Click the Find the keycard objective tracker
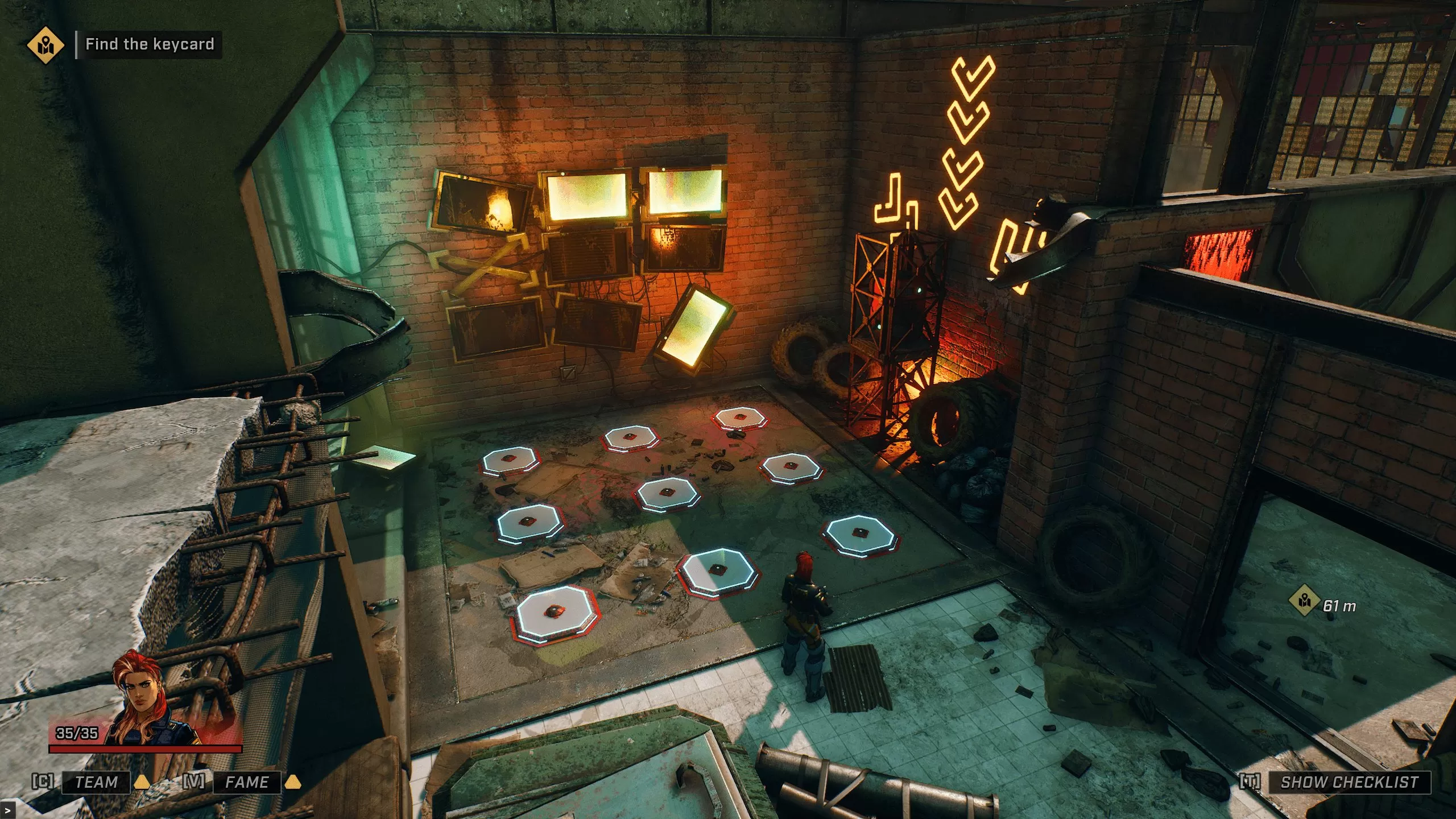The width and height of the screenshot is (1456, 819). tap(150, 44)
